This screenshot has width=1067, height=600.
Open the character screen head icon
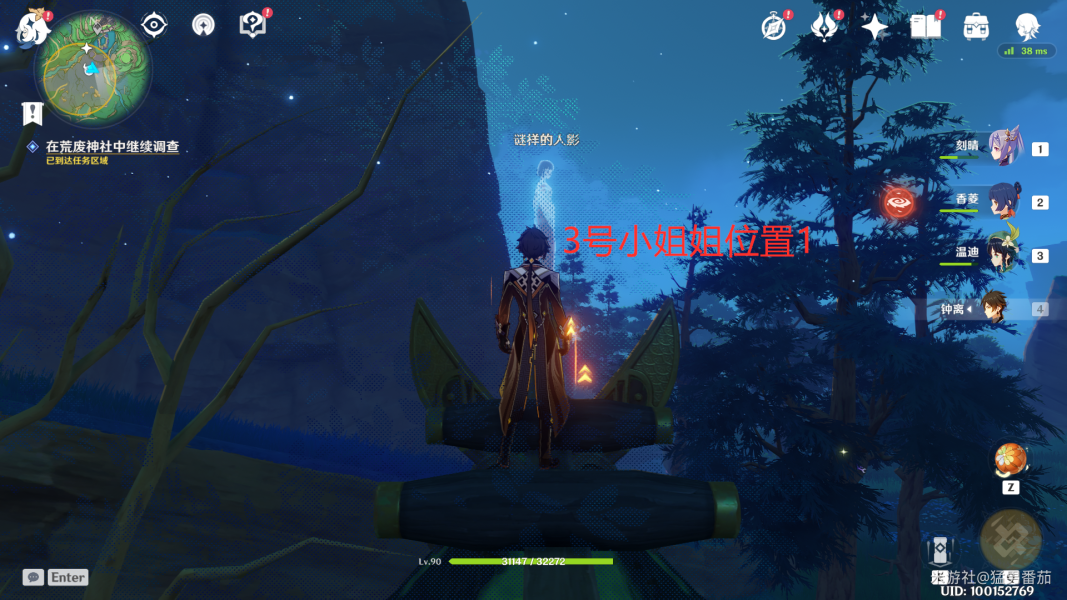[x=1027, y=27]
